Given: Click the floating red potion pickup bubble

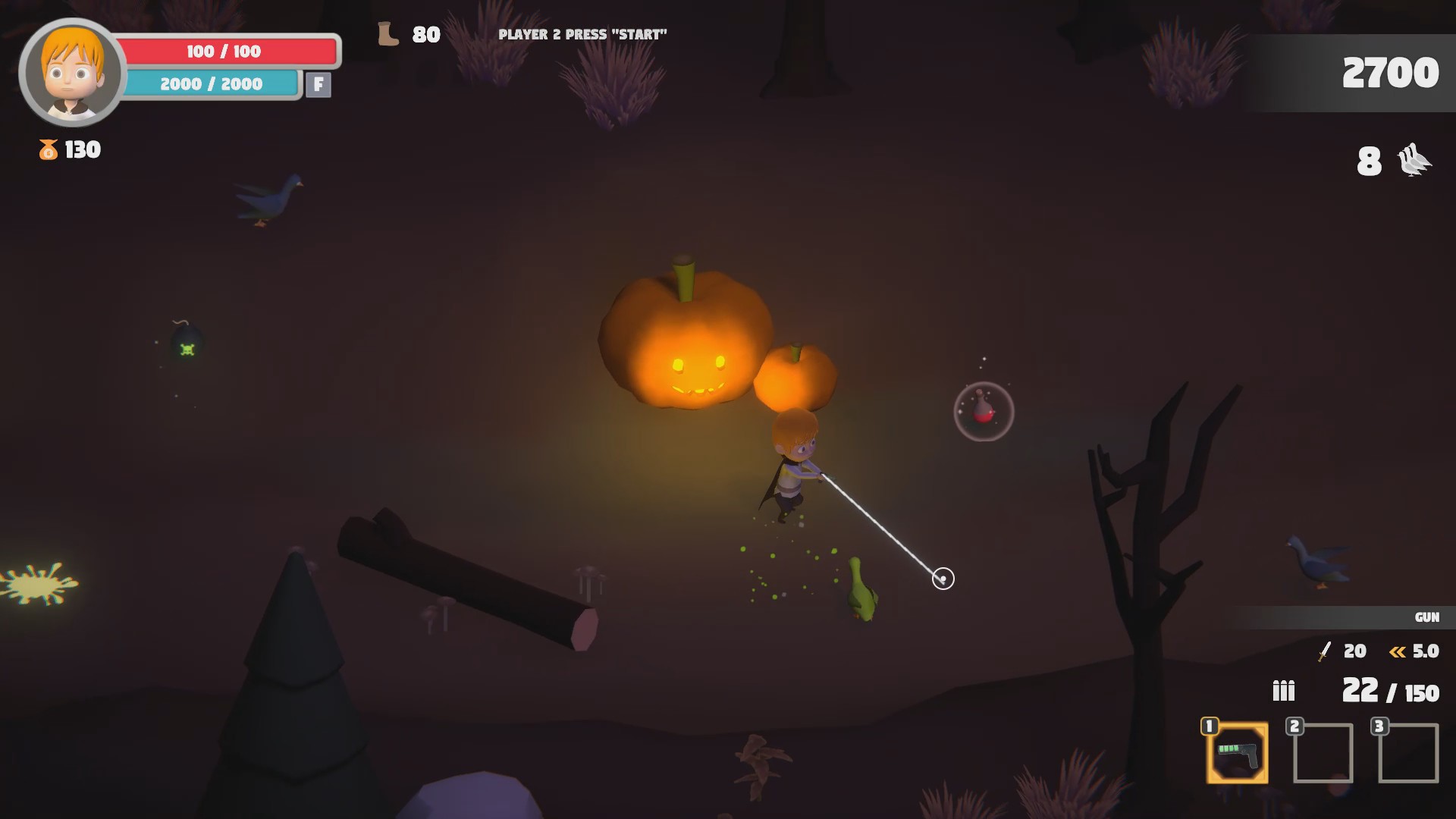Looking at the screenshot, I should point(984,411).
